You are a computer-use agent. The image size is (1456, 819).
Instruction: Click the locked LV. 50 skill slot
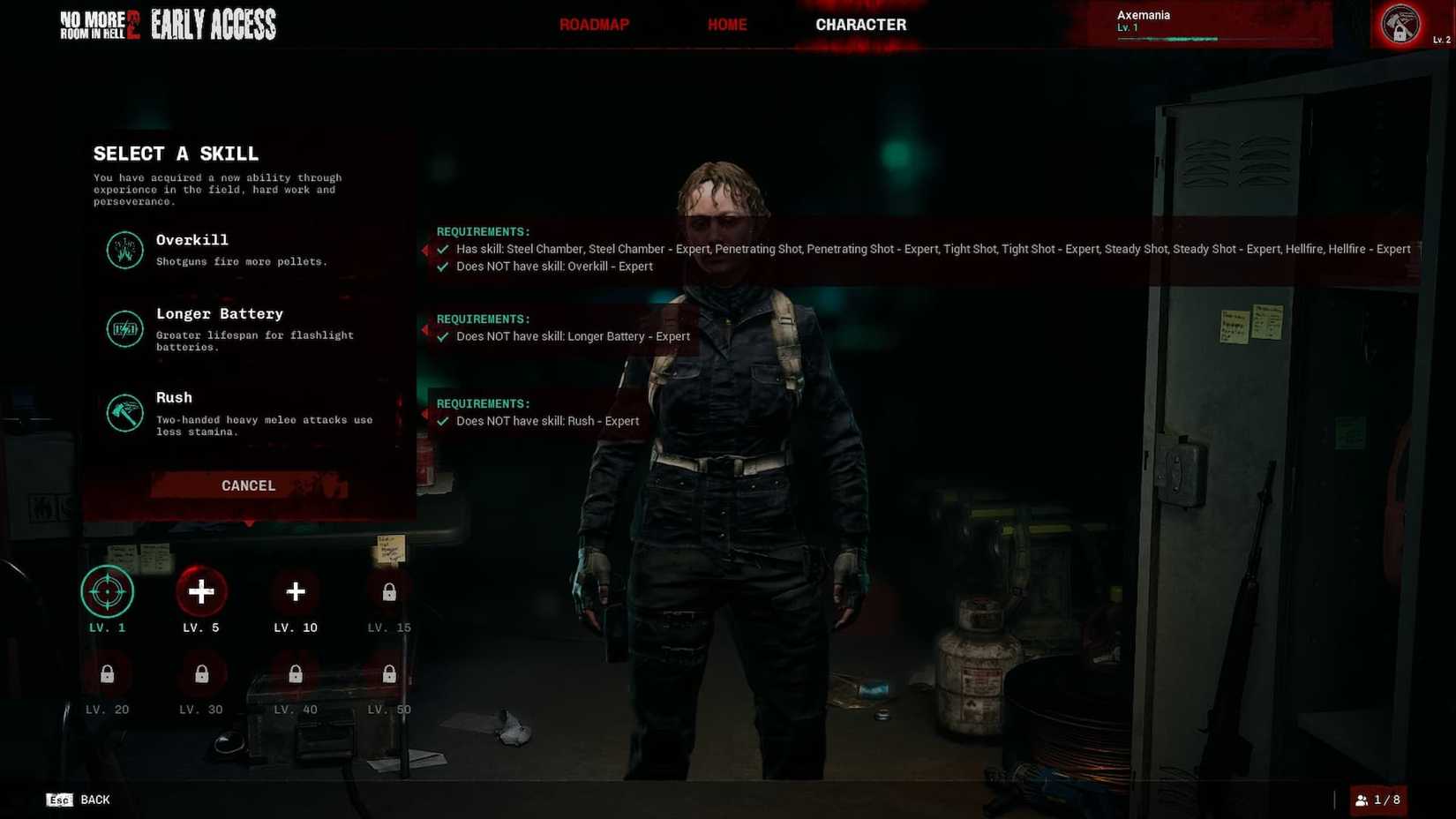coord(388,673)
